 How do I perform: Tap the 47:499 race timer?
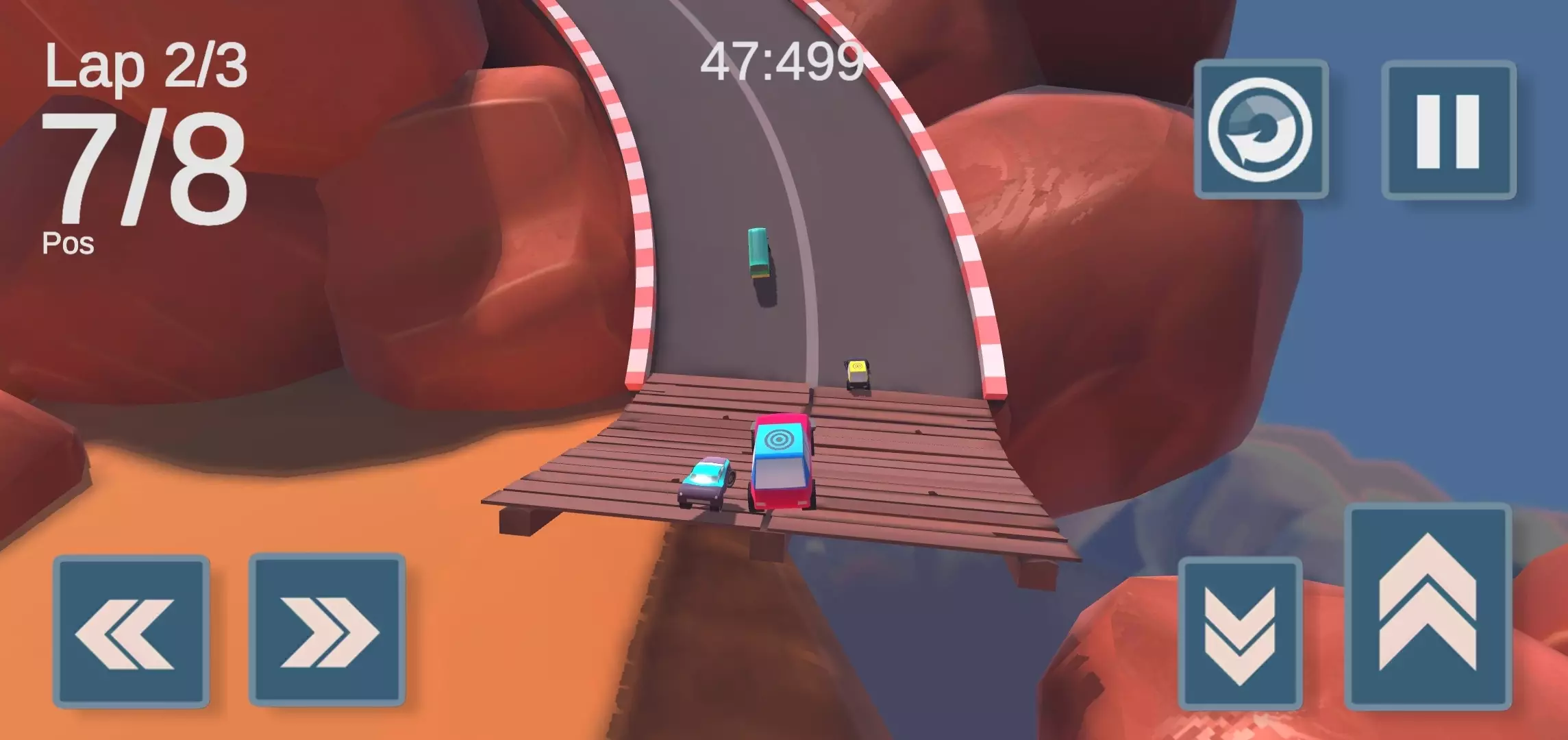pos(783,60)
